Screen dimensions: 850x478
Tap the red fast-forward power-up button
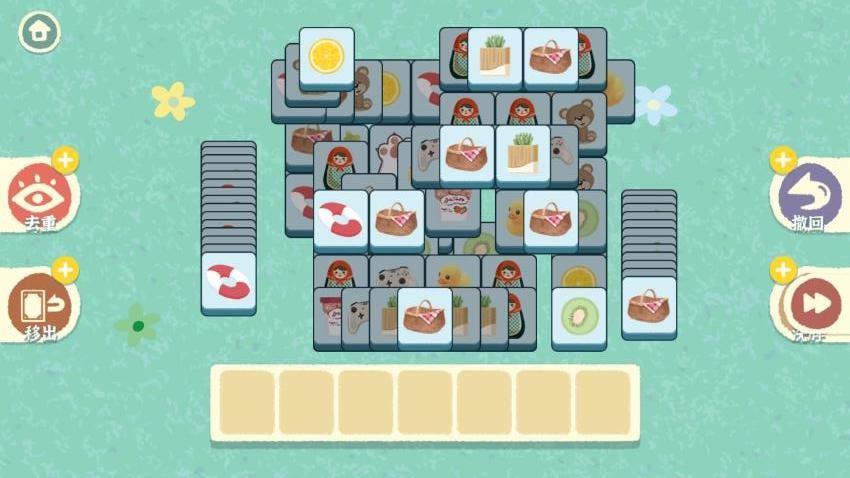[x=811, y=303]
